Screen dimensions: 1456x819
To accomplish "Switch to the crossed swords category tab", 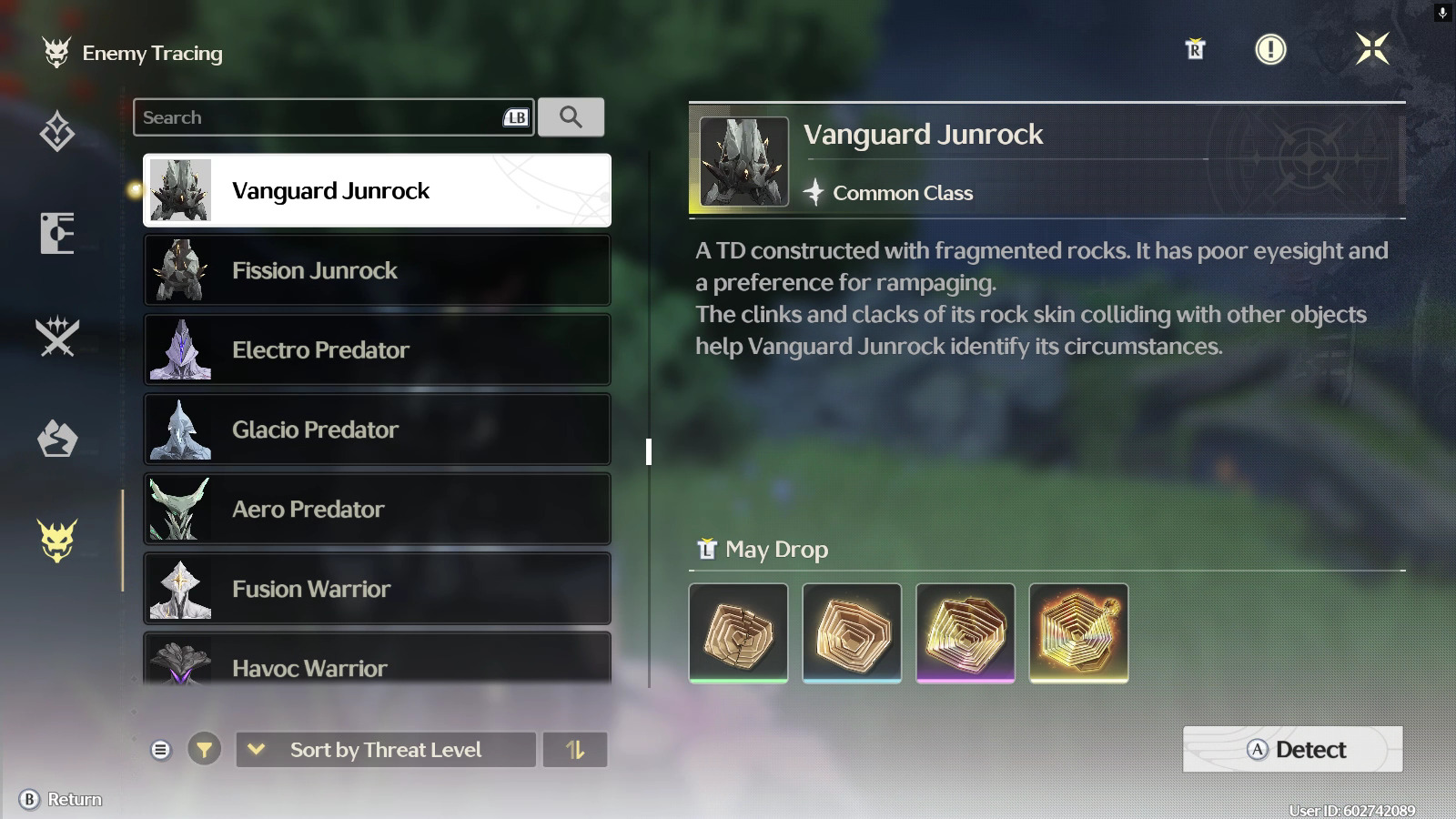I will click(57, 337).
